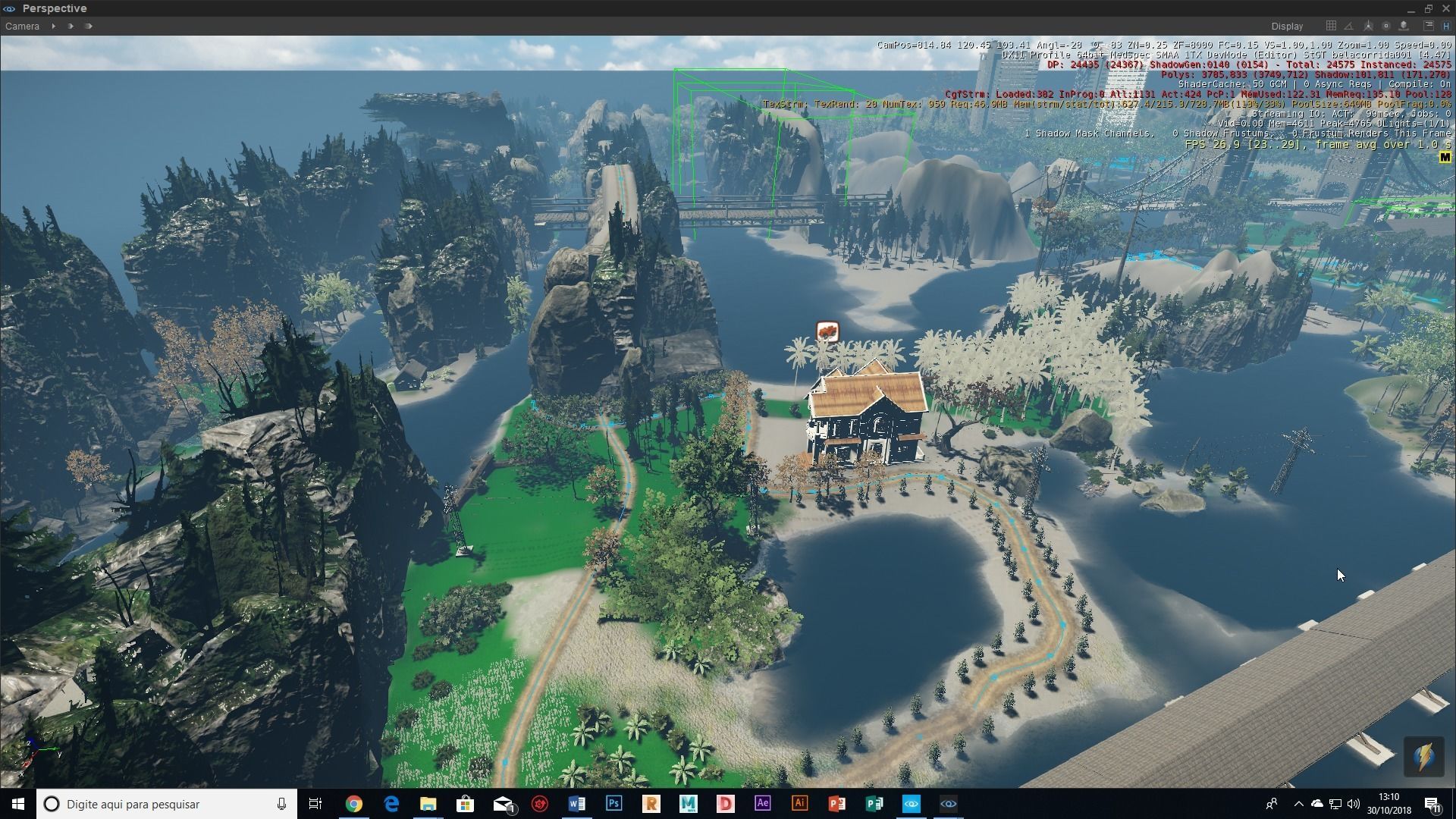Viewport: 1456px width, 819px height.
Task: Open the Camera dropdown arrow
Action: click(x=53, y=26)
